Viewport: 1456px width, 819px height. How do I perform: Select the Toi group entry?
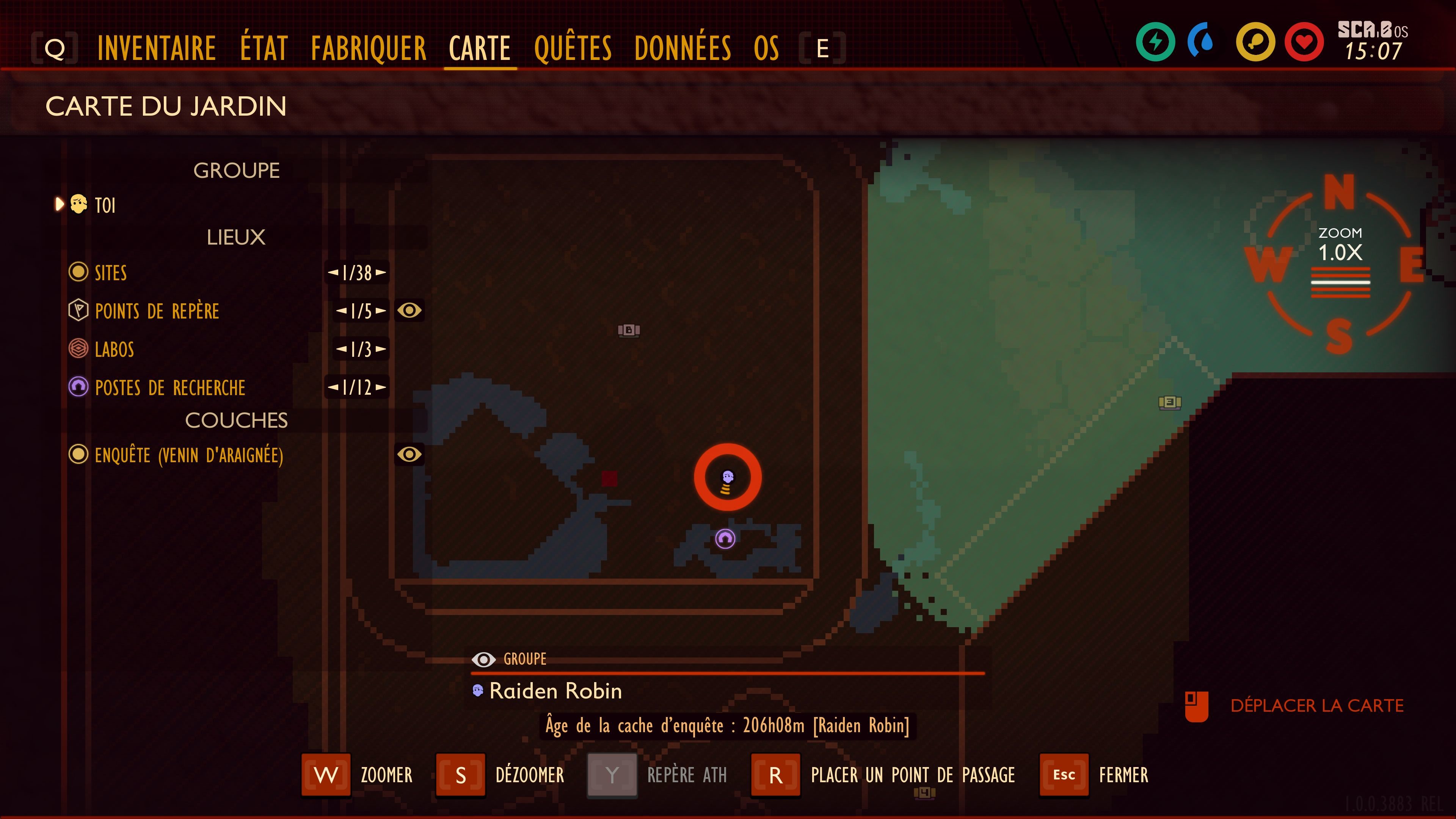coord(105,205)
